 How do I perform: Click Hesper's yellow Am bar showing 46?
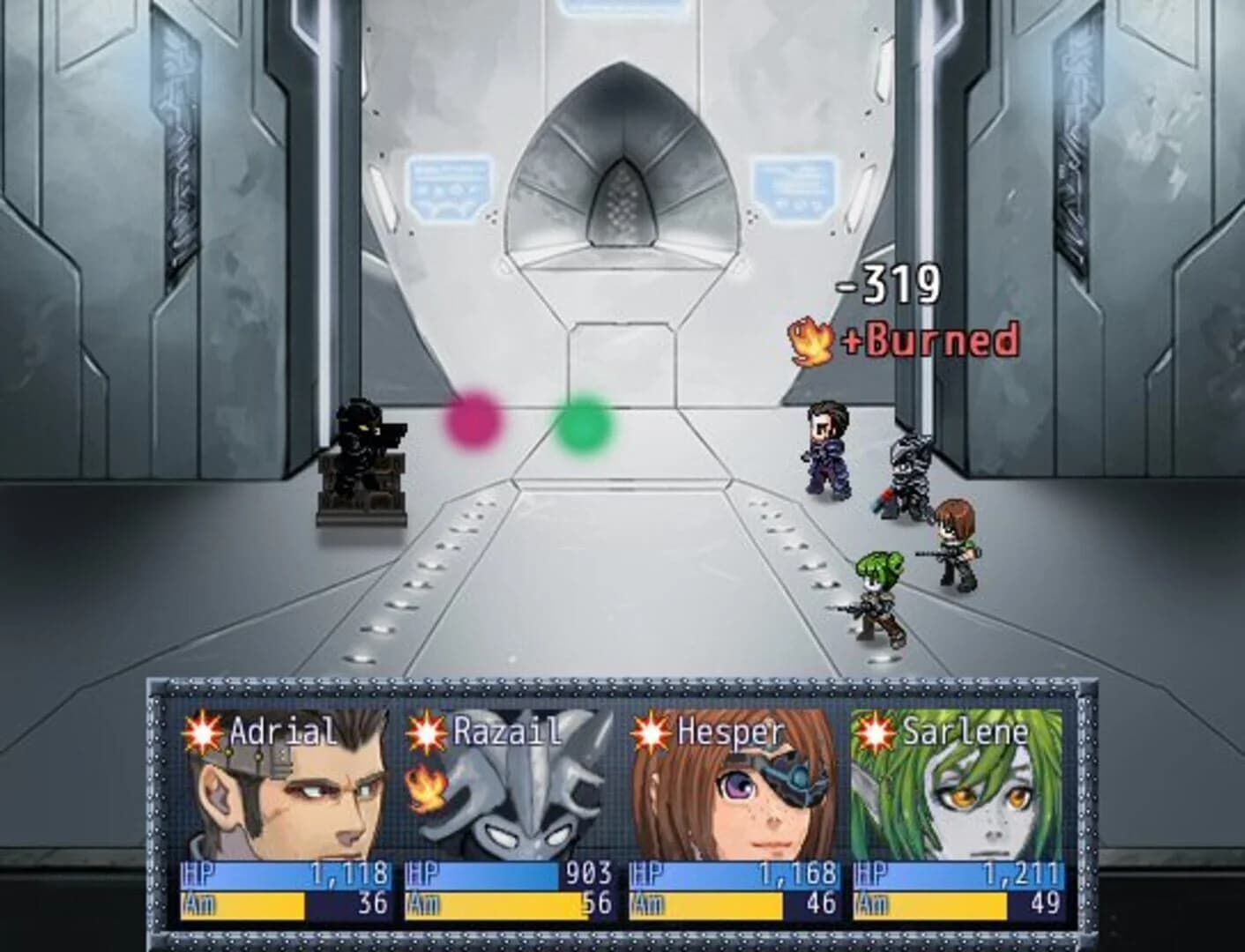pyautogui.click(x=705, y=904)
